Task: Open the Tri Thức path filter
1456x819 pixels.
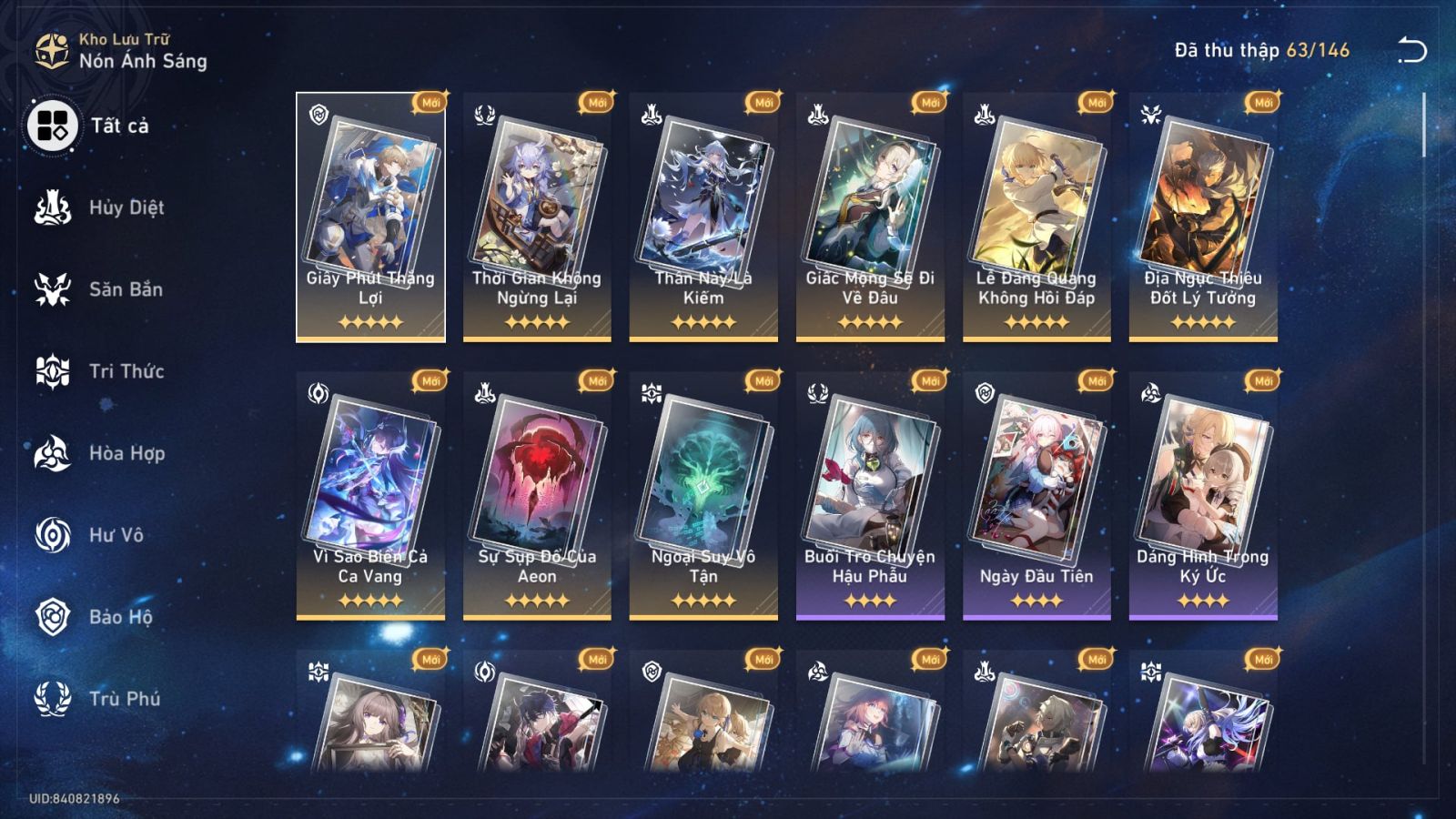Action: click(x=53, y=371)
